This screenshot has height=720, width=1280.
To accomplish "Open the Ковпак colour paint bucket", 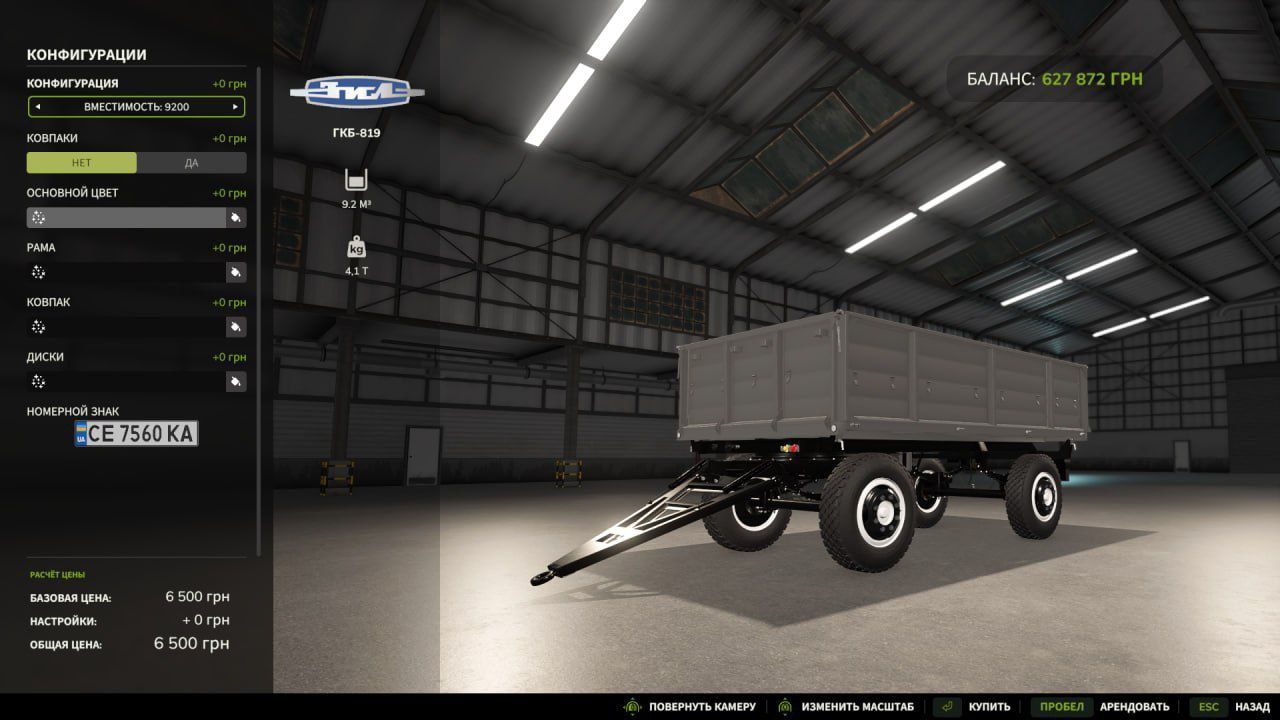I will 236,327.
